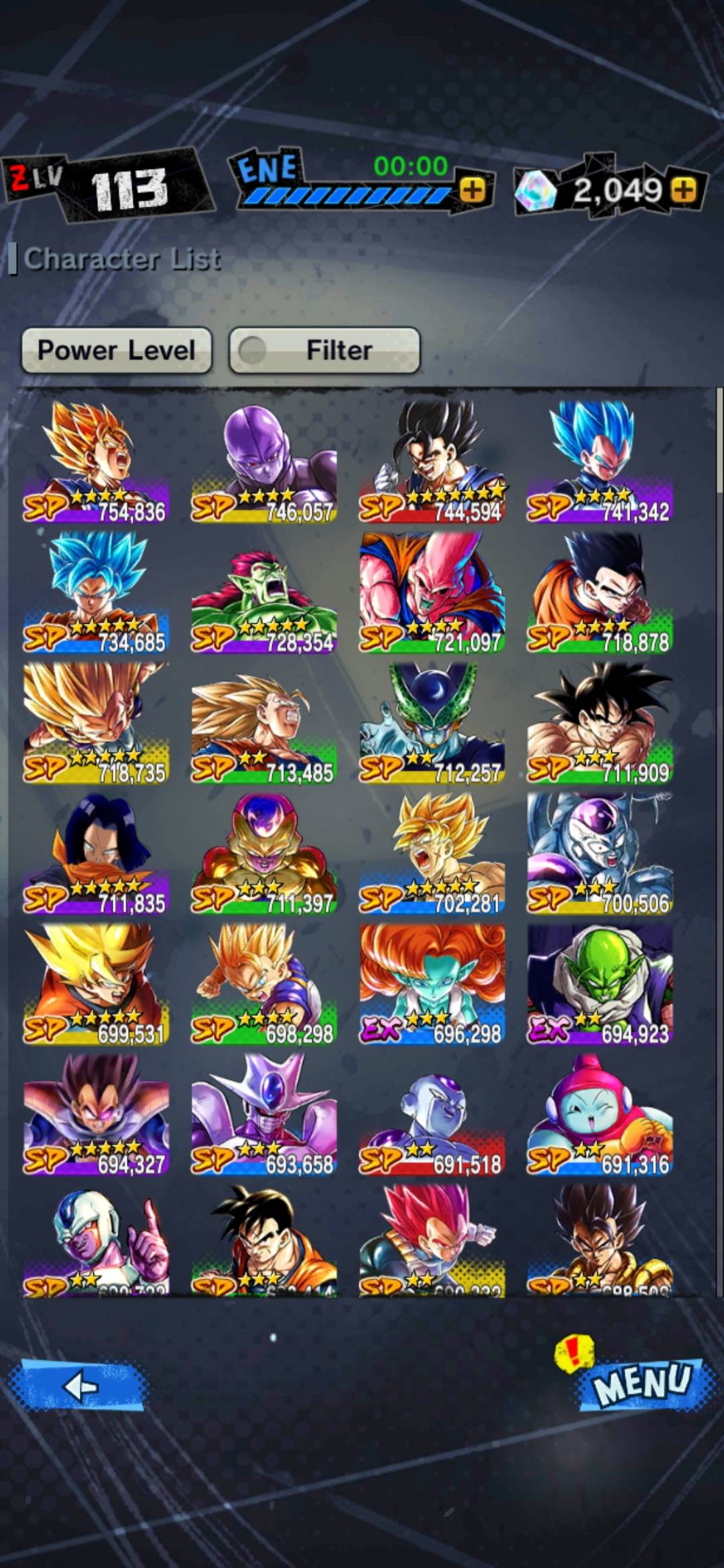Choose the EX Piccolo card, 694,923 power

click(600, 984)
